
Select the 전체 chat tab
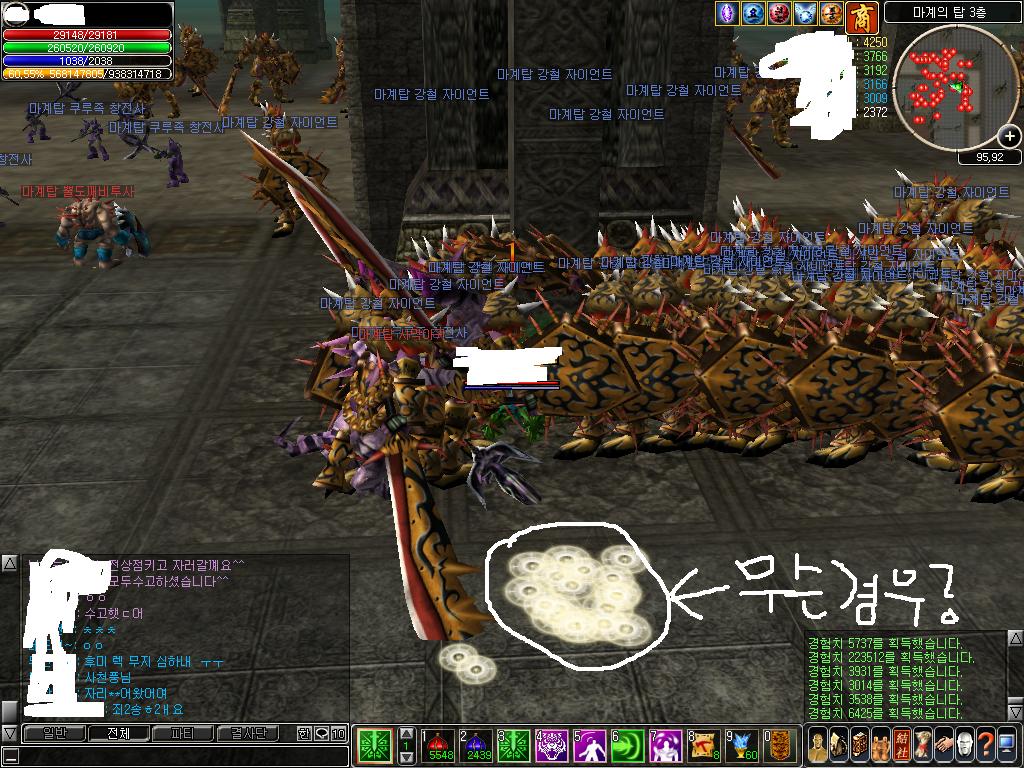118,733
